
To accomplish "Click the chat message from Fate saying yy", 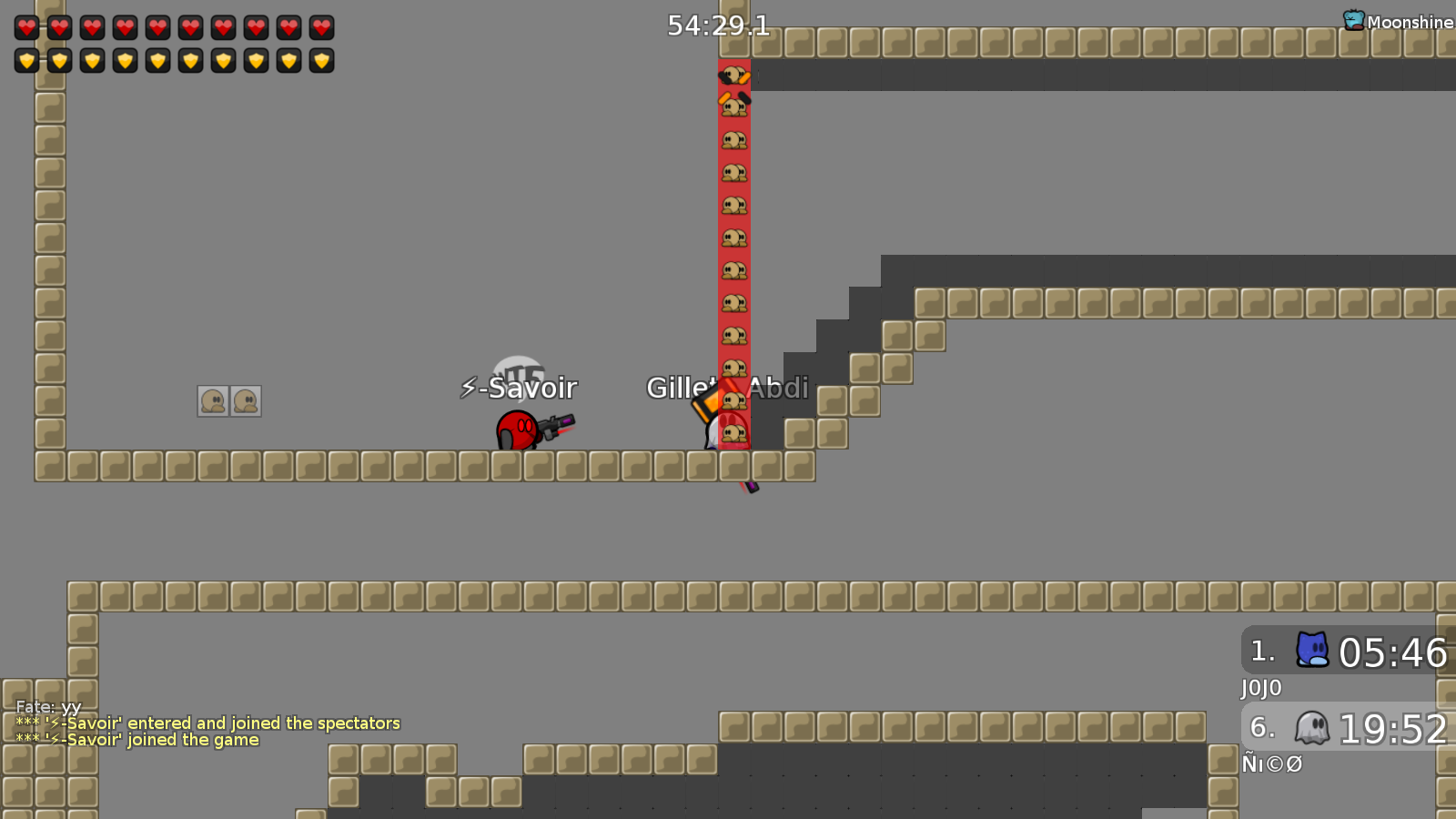I will [46, 706].
